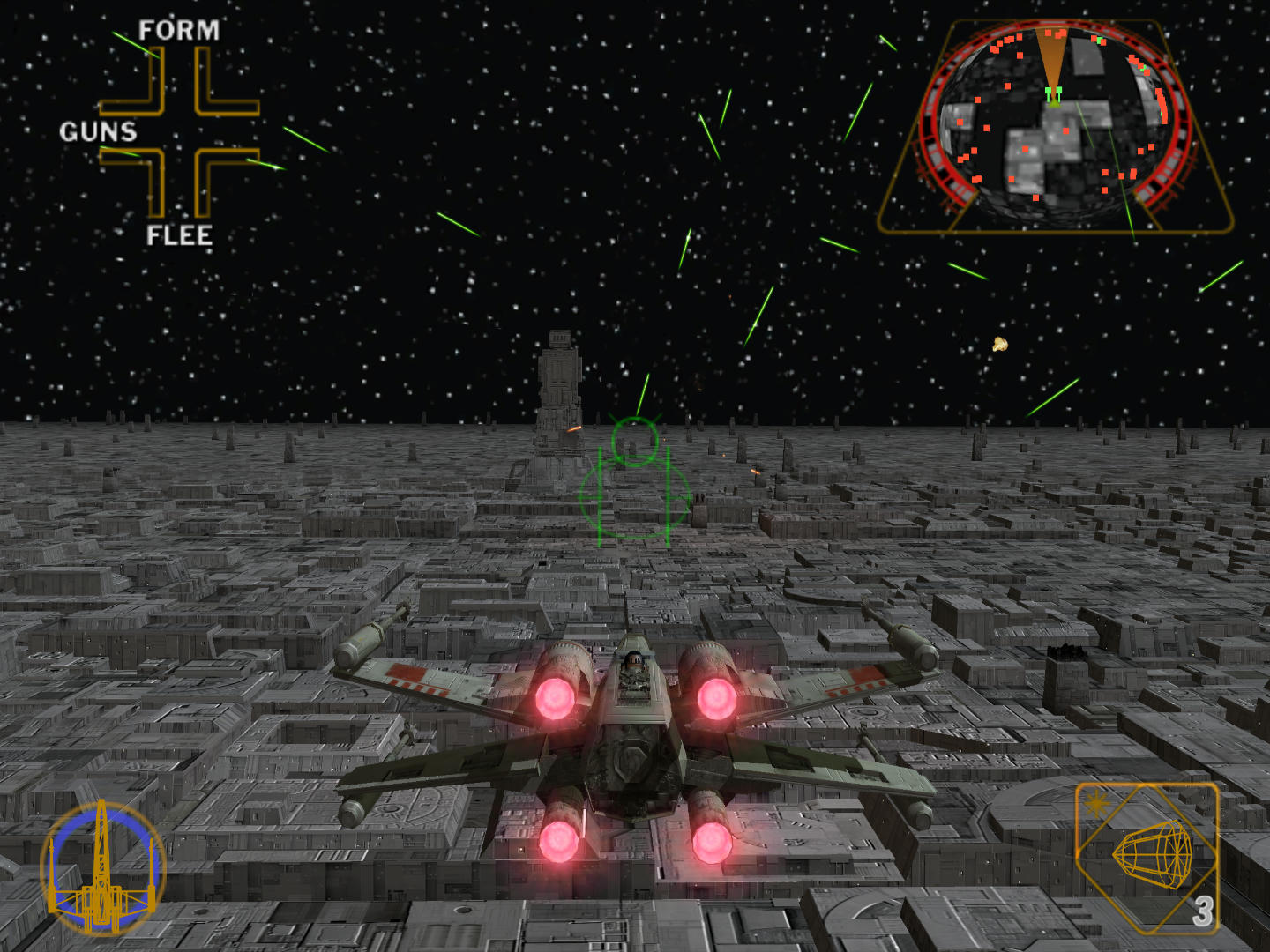1270x952 pixels.
Task: Click the X-wing shield status icon
Action: pyautogui.click(x=103, y=867)
